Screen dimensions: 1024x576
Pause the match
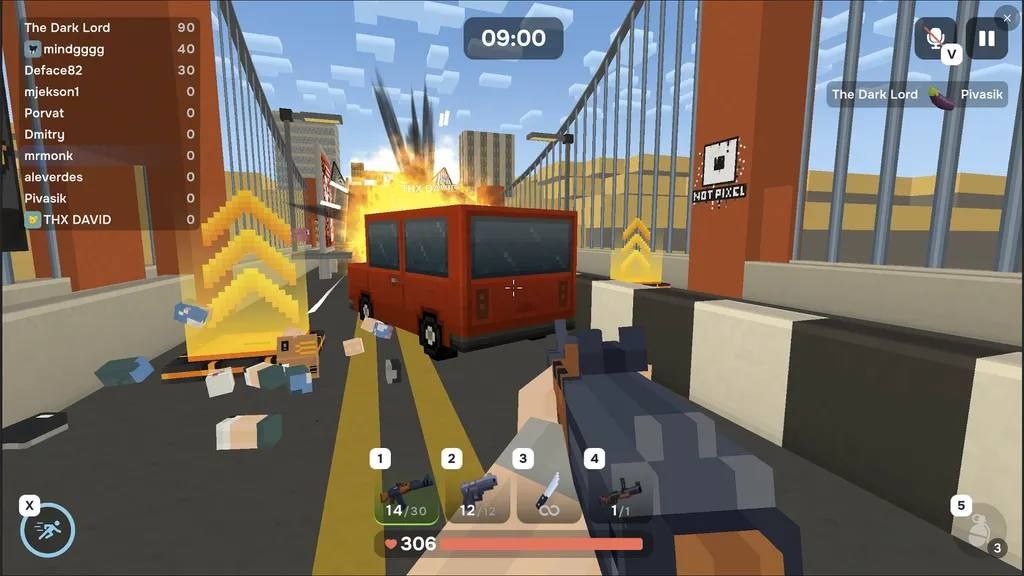[986, 39]
